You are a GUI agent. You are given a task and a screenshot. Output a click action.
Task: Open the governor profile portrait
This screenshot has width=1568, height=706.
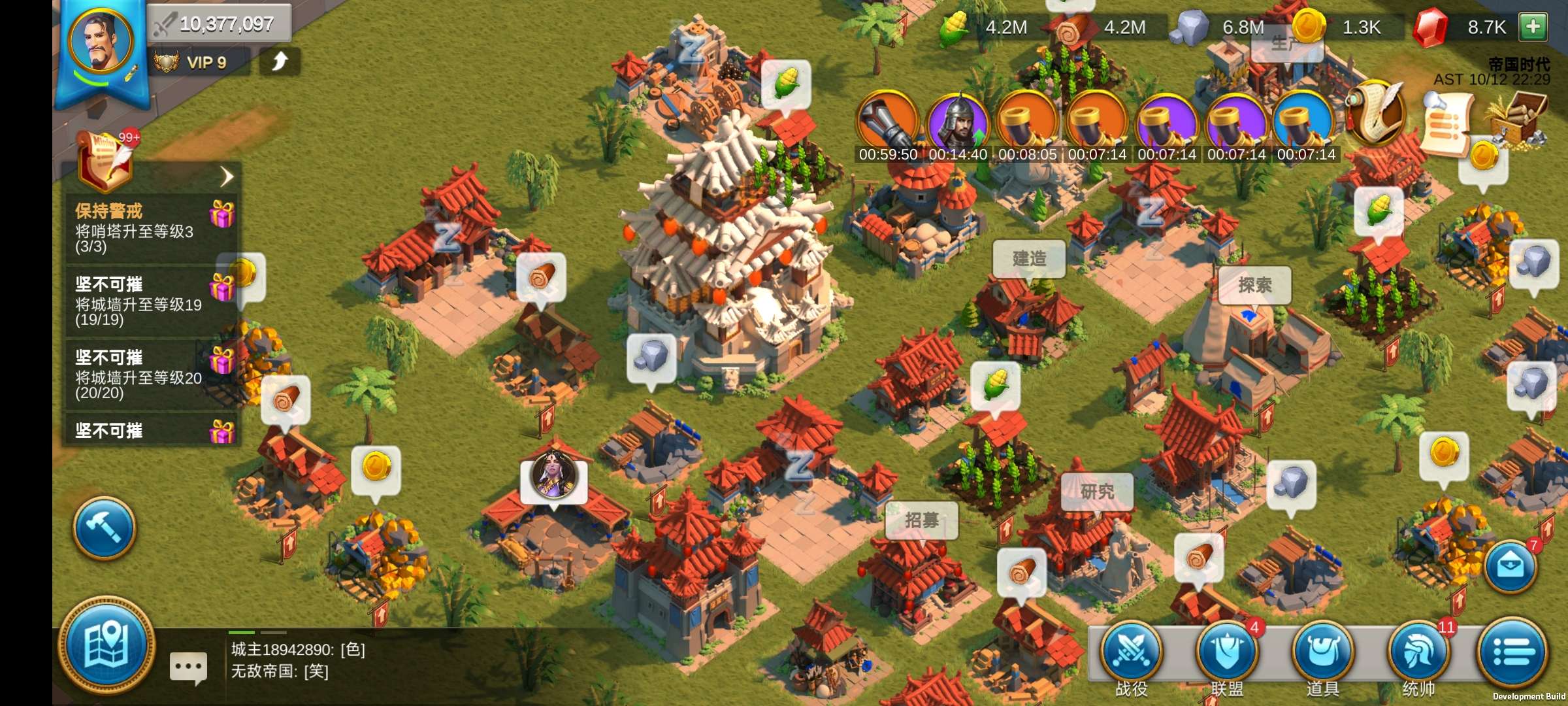(x=101, y=42)
